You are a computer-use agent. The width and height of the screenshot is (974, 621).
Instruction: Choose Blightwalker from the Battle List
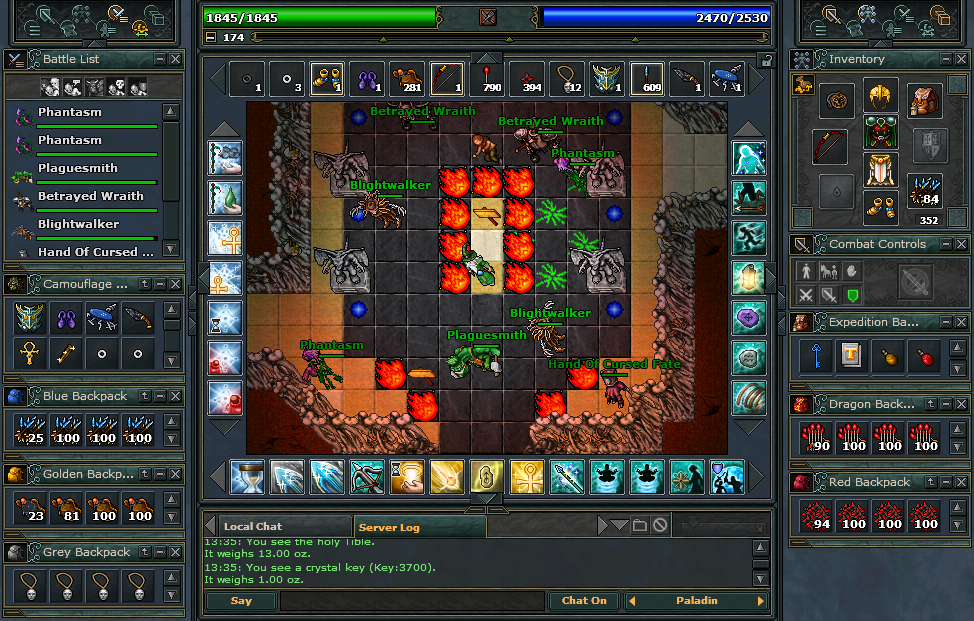78,225
